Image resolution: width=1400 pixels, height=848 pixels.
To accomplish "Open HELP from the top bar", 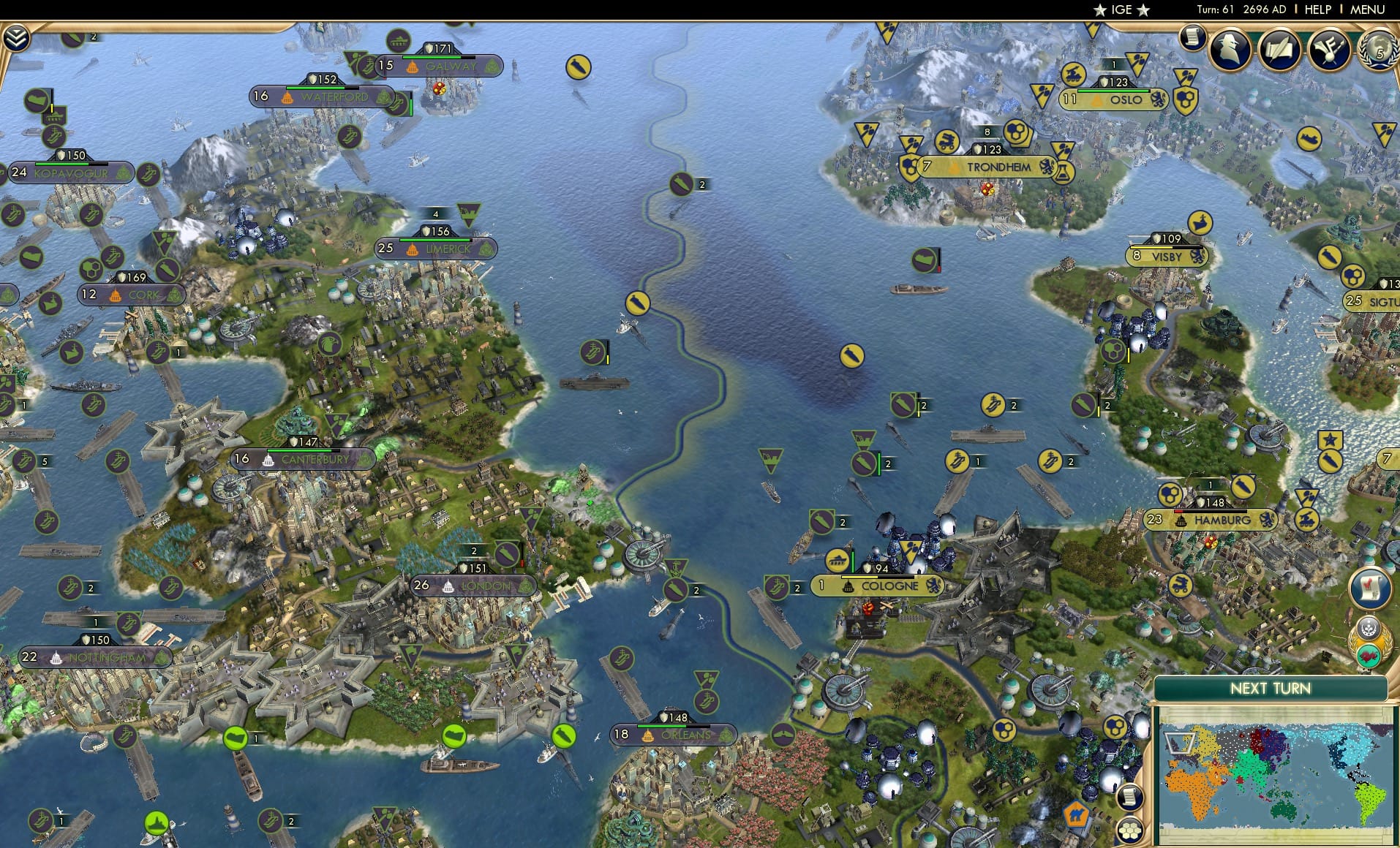I will (x=1317, y=10).
